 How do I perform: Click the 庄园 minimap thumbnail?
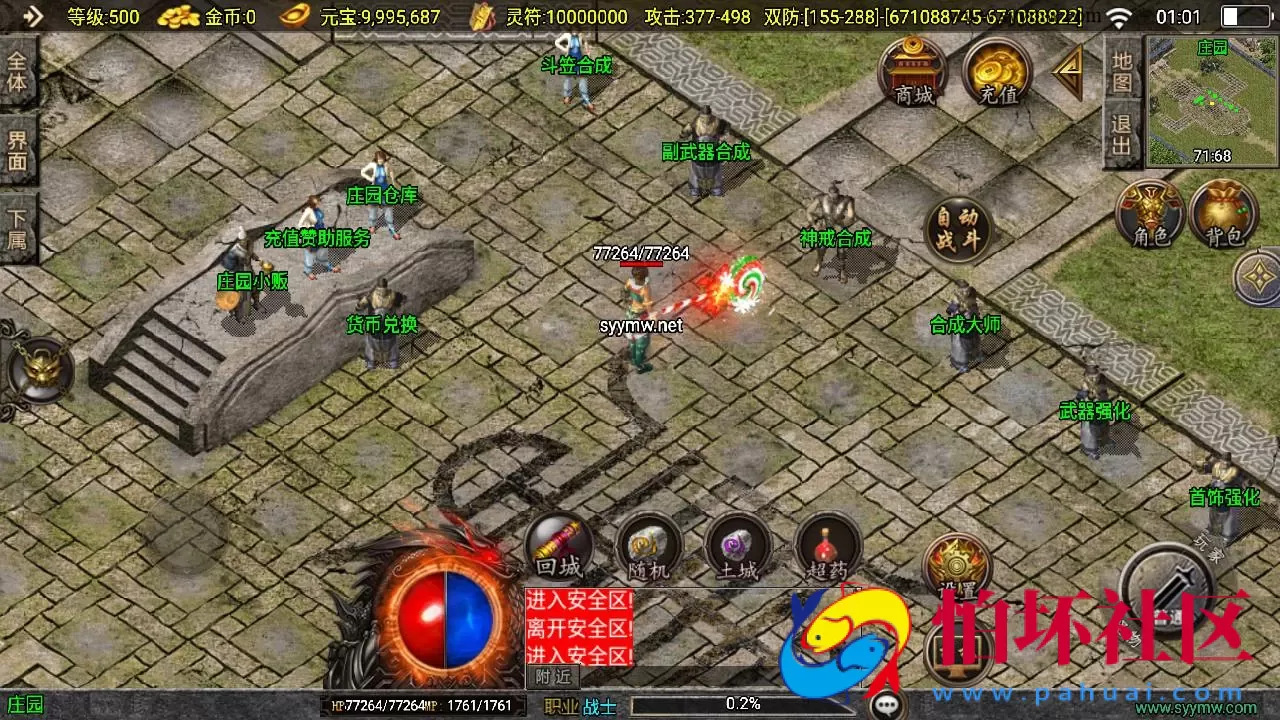(1212, 95)
